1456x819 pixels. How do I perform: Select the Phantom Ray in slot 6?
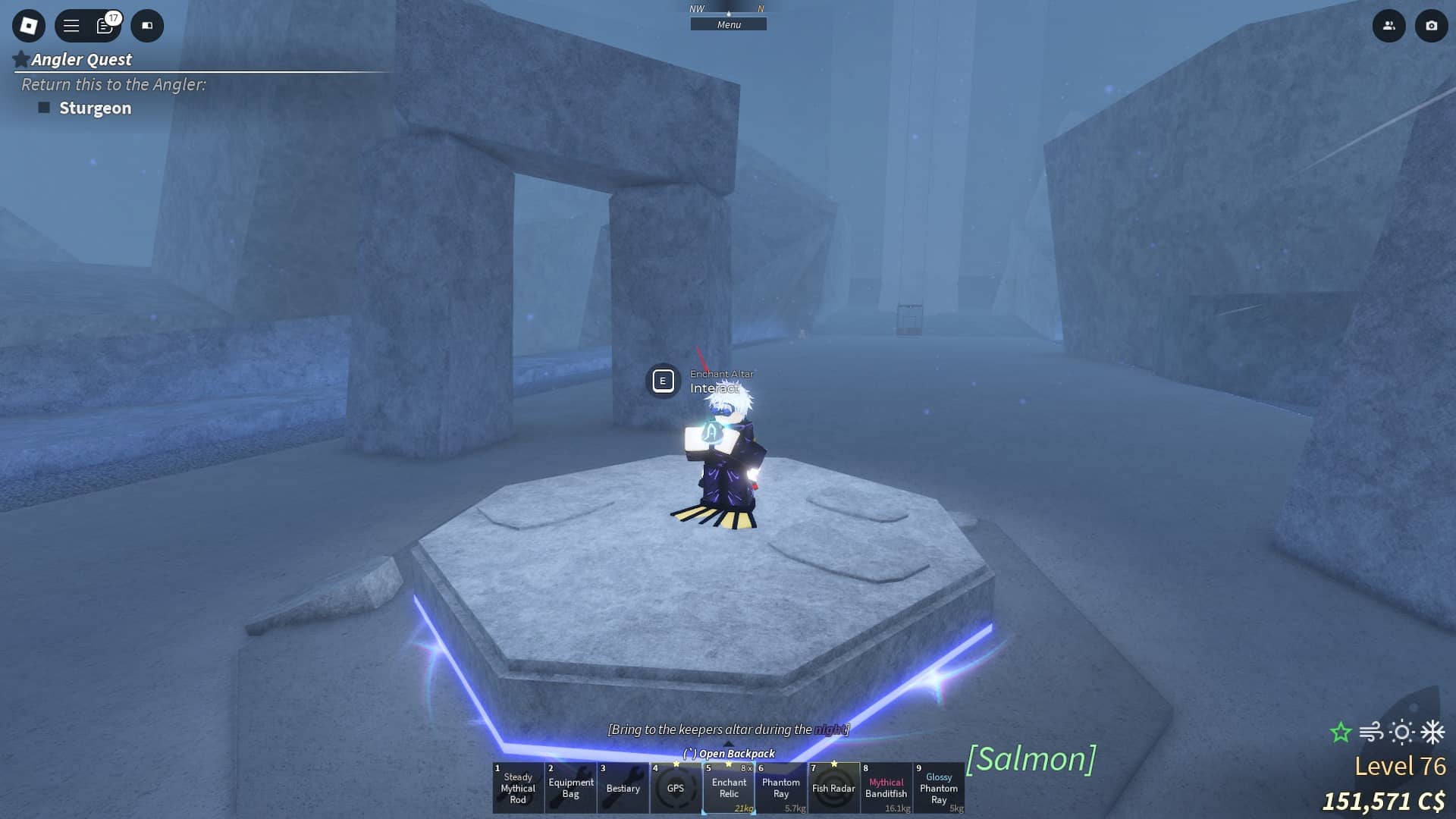pyautogui.click(x=782, y=789)
